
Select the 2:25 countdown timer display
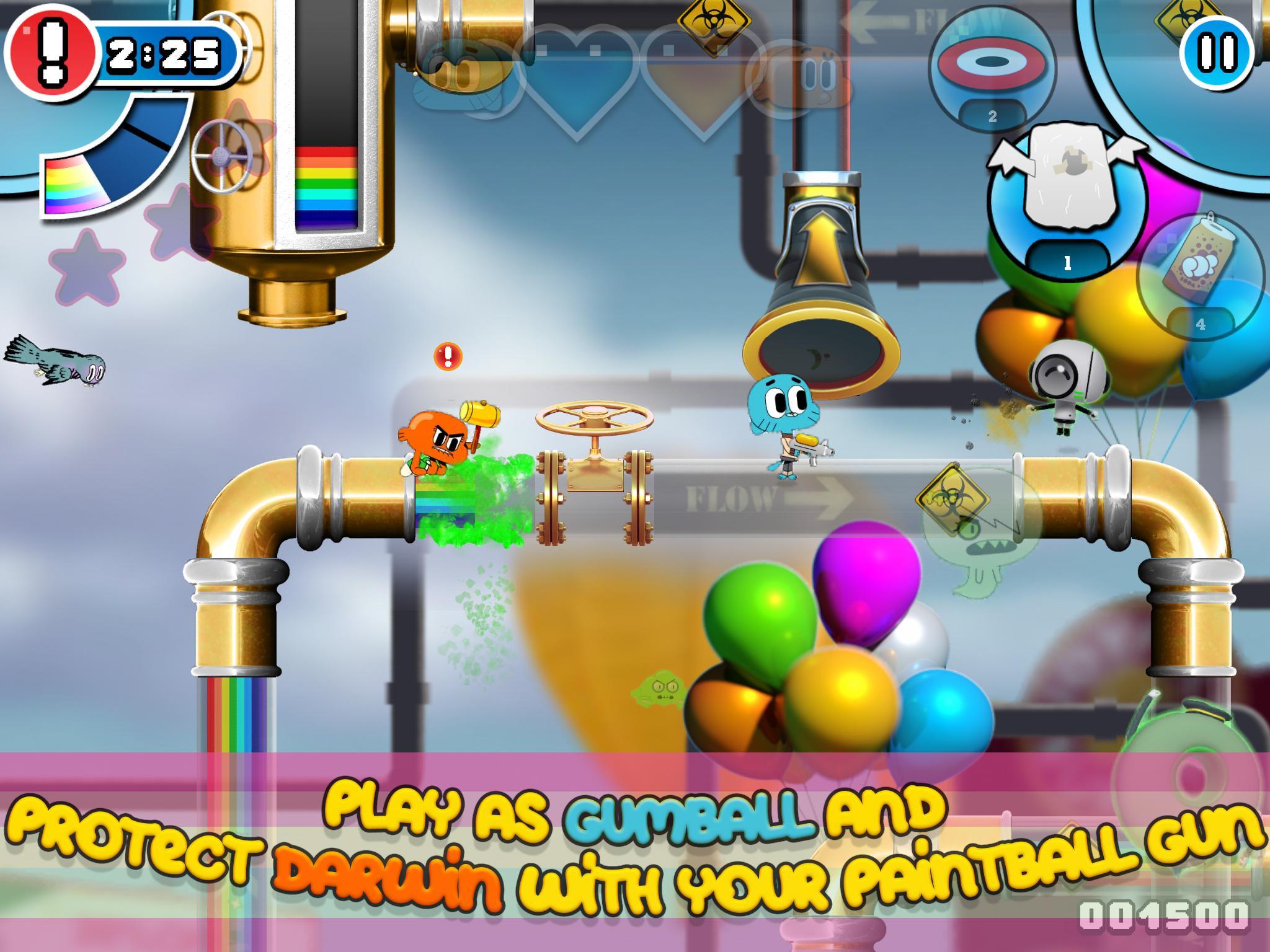point(162,55)
